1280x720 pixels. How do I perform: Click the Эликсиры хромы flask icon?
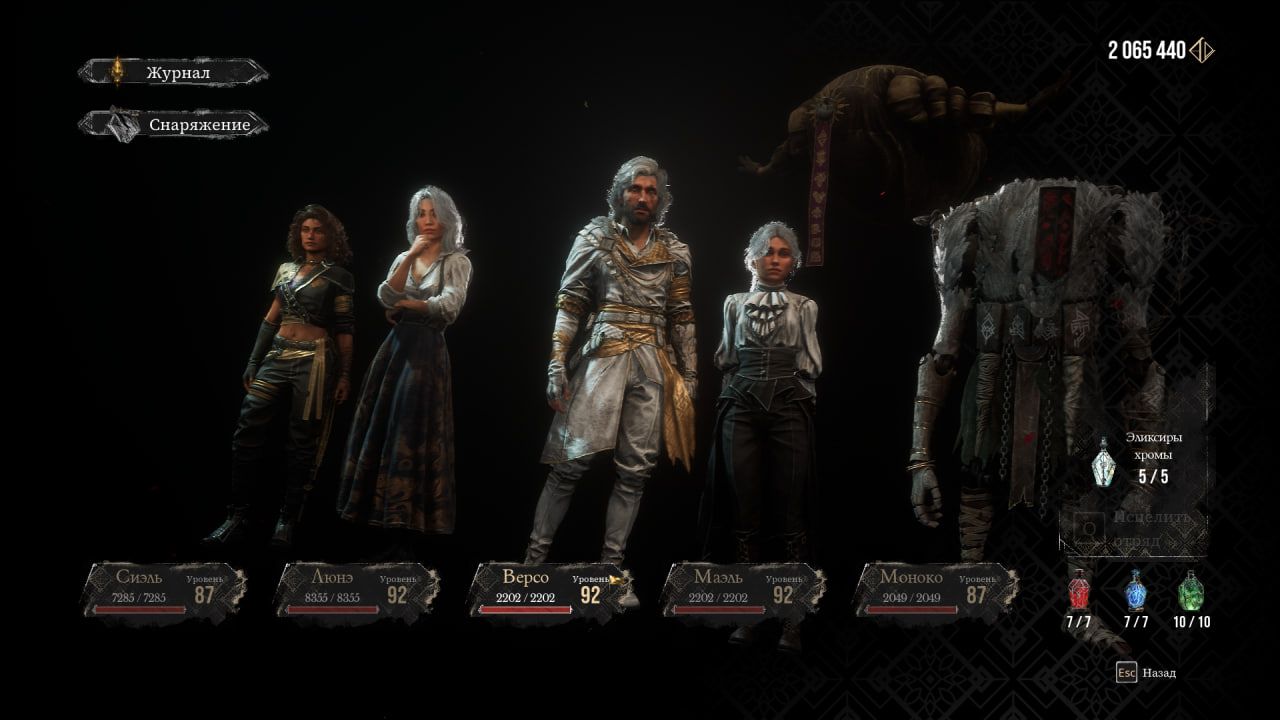click(x=1104, y=458)
